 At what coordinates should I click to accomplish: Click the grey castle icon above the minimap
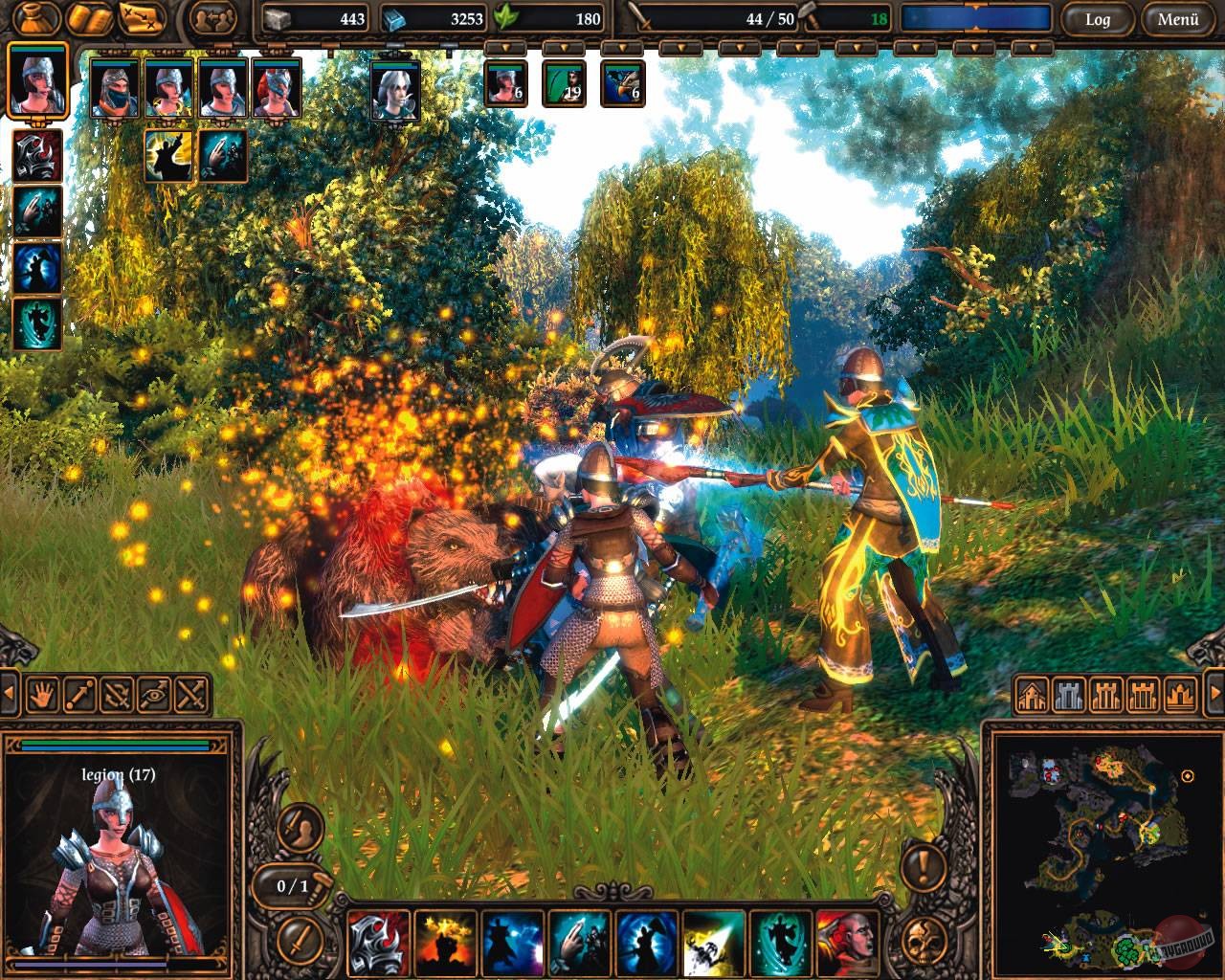click(x=1069, y=693)
